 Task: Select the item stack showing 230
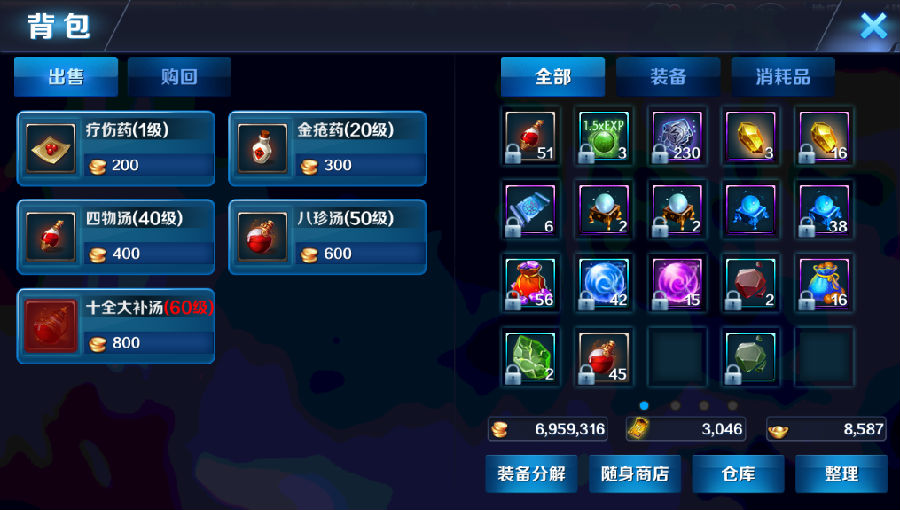[x=677, y=136]
